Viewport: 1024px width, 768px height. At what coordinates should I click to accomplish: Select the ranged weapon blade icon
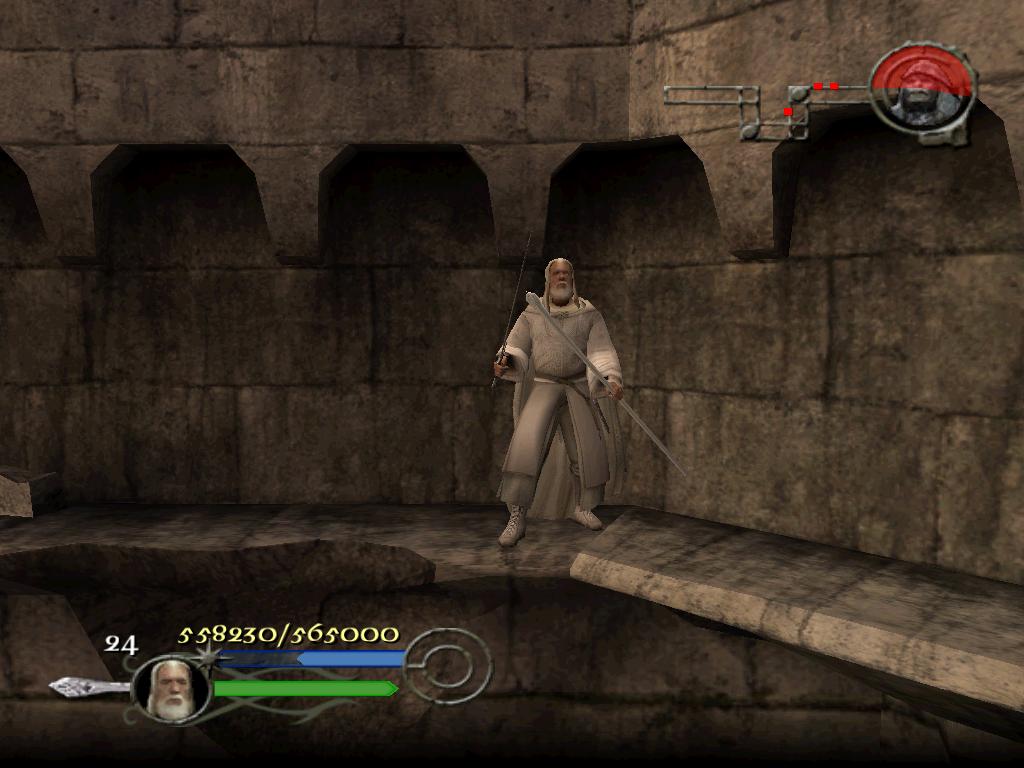[x=88, y=686]
